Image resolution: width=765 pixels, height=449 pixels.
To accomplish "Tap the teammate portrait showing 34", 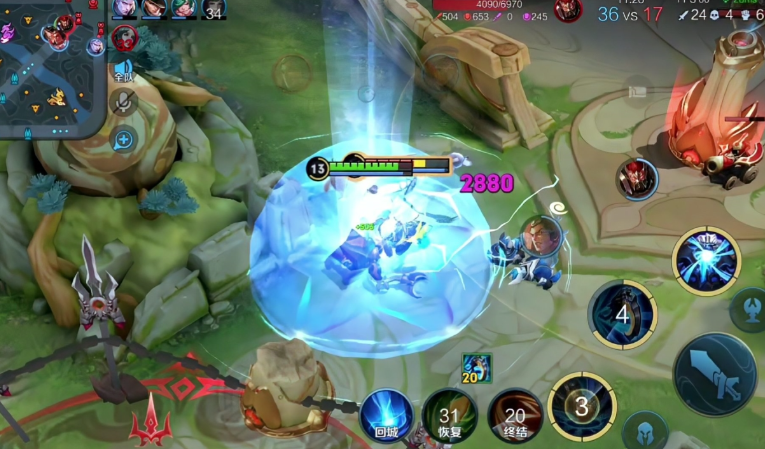I will pos(214,9).
